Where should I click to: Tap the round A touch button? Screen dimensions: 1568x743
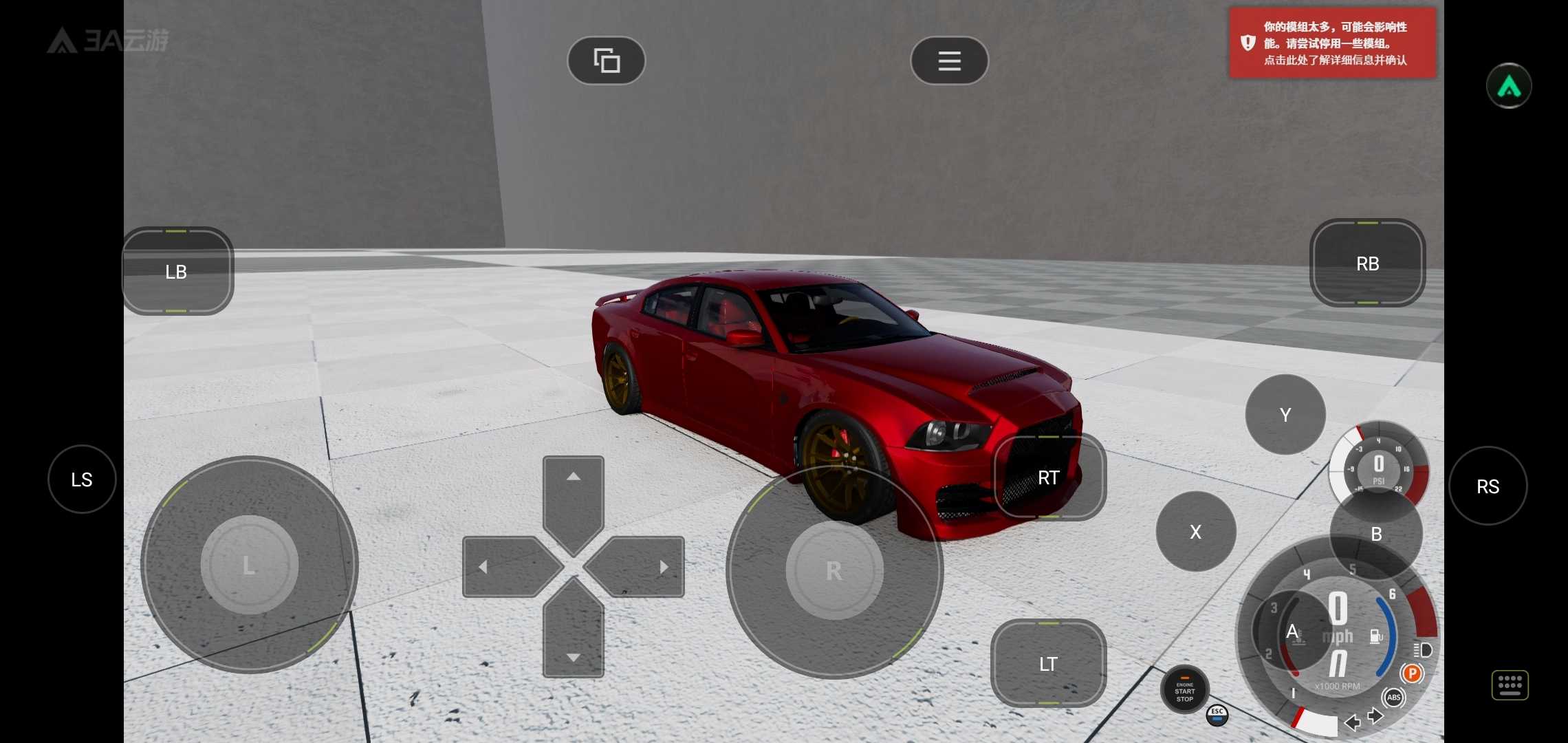1292,631
